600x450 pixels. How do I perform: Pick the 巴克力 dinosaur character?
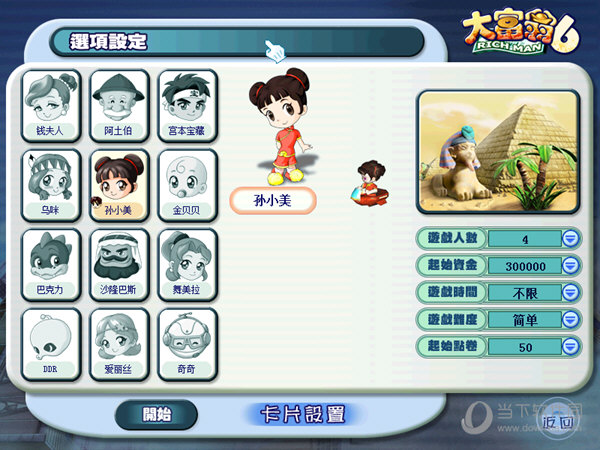point(52,264)
